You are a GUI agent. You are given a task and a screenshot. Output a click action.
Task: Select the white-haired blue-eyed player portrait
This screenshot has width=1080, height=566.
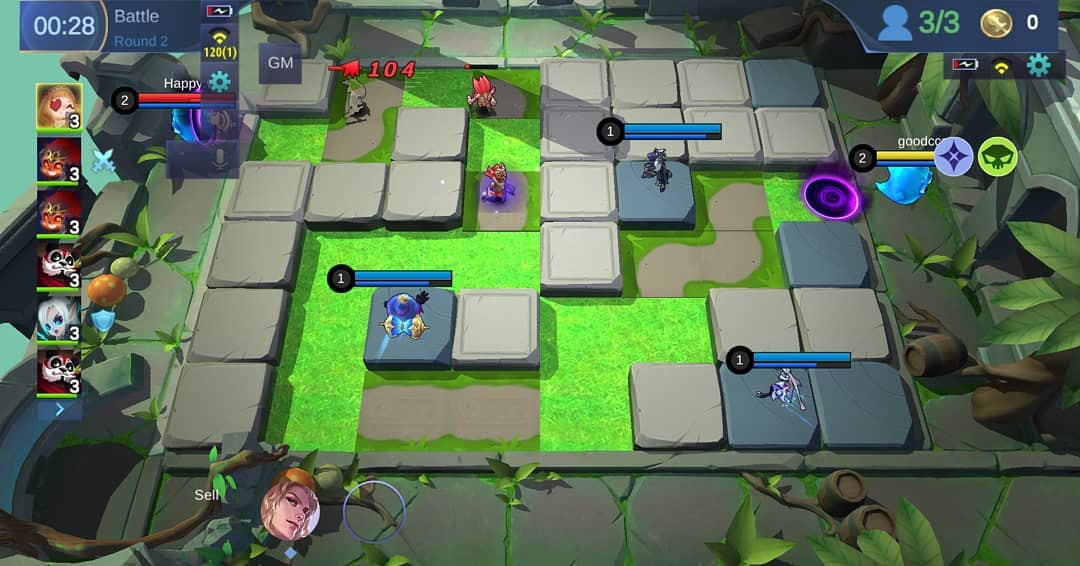point(59,319)
